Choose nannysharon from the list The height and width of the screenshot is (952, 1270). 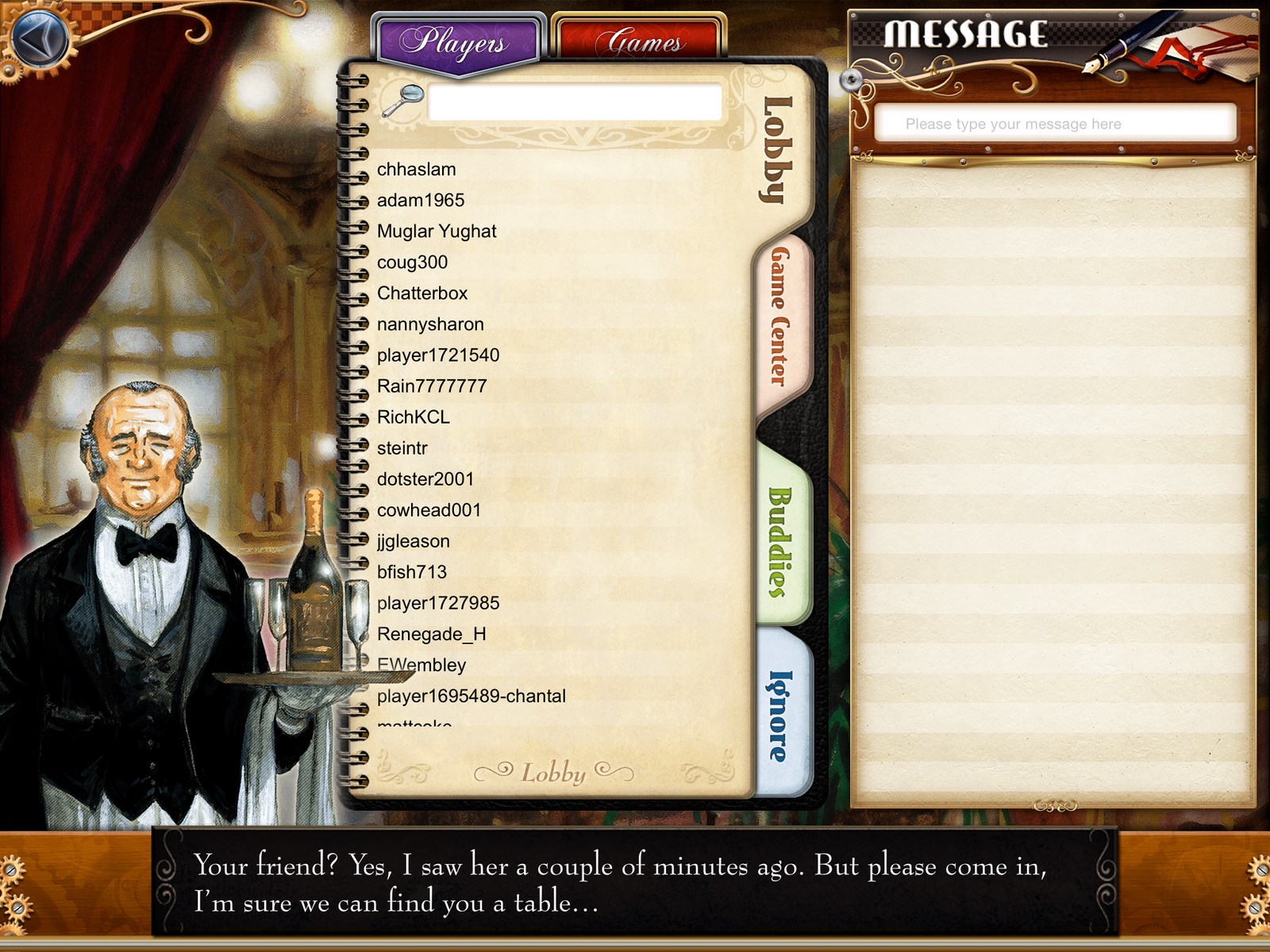point(430,324)
